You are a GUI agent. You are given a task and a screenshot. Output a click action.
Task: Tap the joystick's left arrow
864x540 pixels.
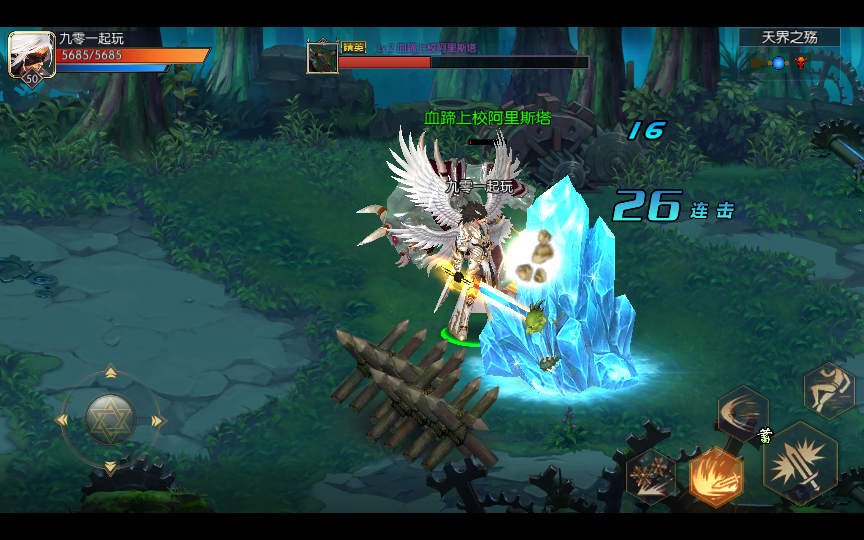coord(63,420)
